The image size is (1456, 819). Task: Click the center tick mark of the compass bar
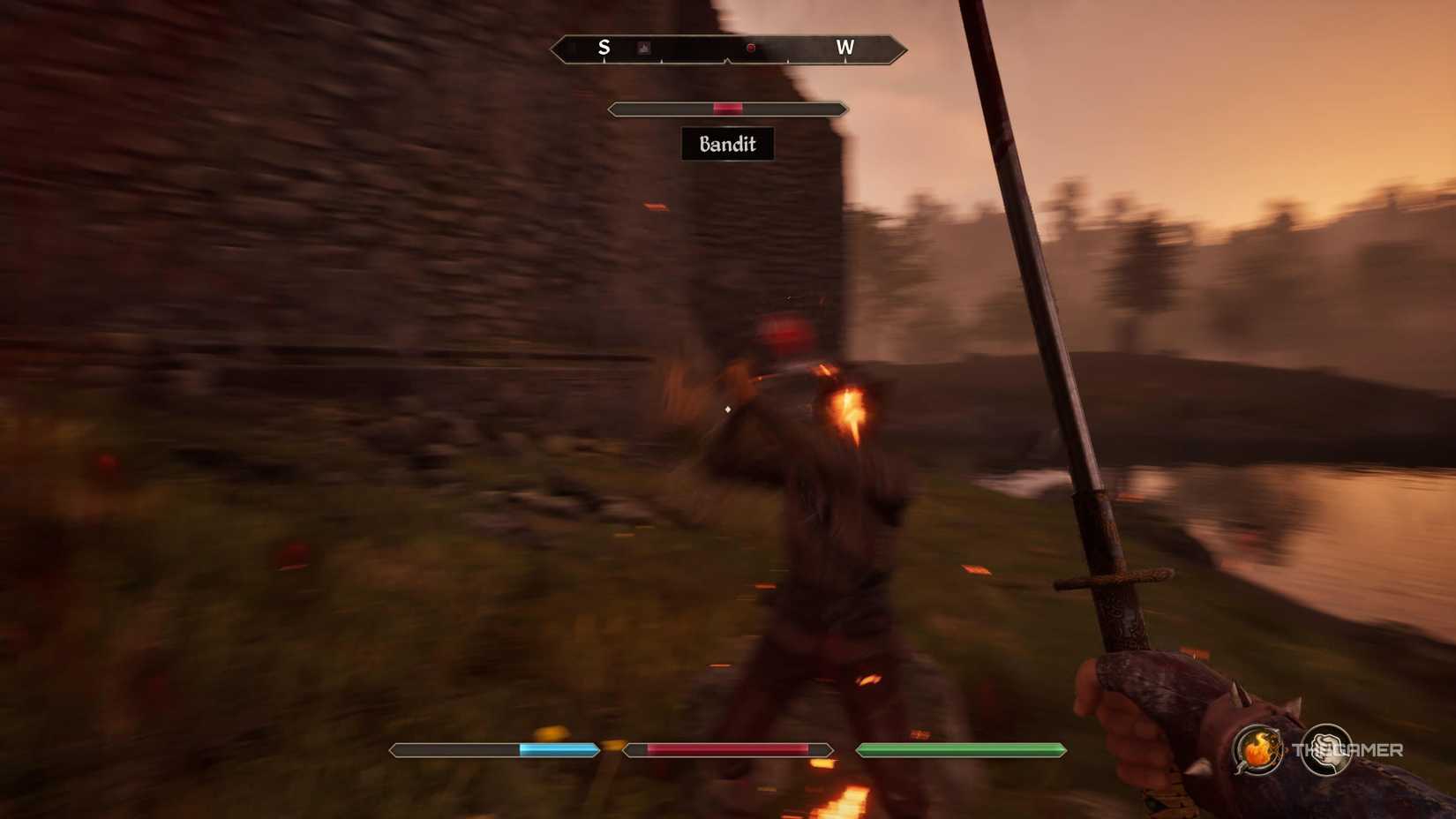pos(727,60)
